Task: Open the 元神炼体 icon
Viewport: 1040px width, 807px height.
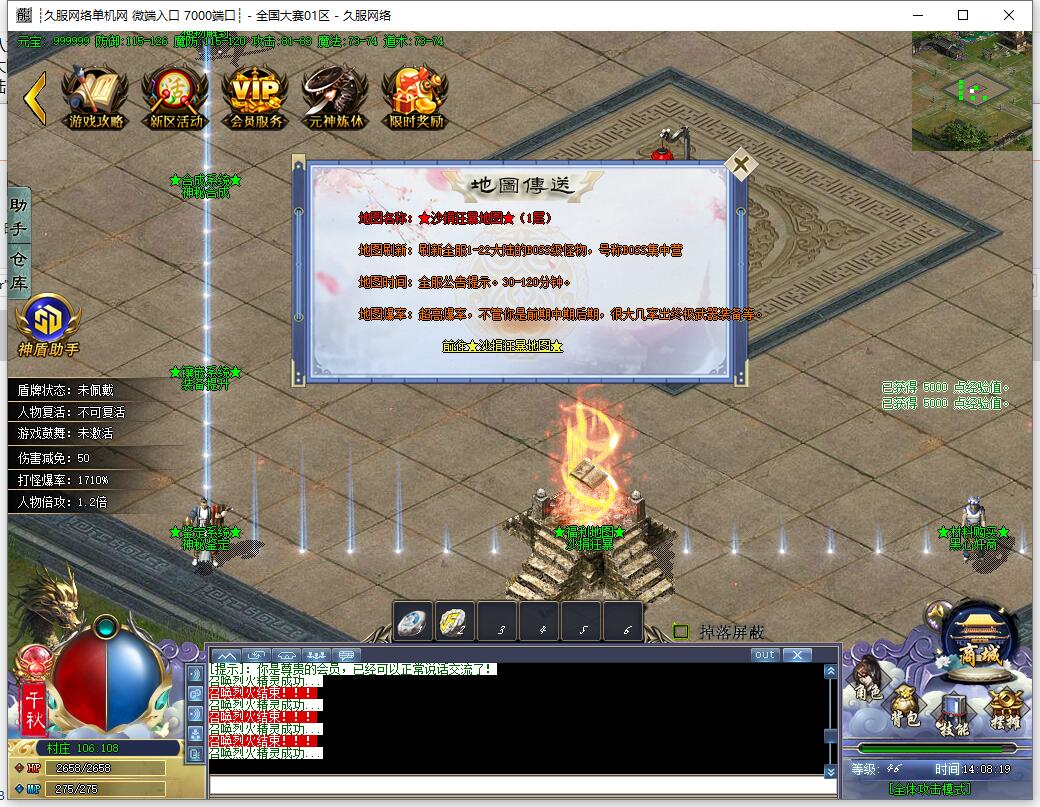Action: point(336,98)
